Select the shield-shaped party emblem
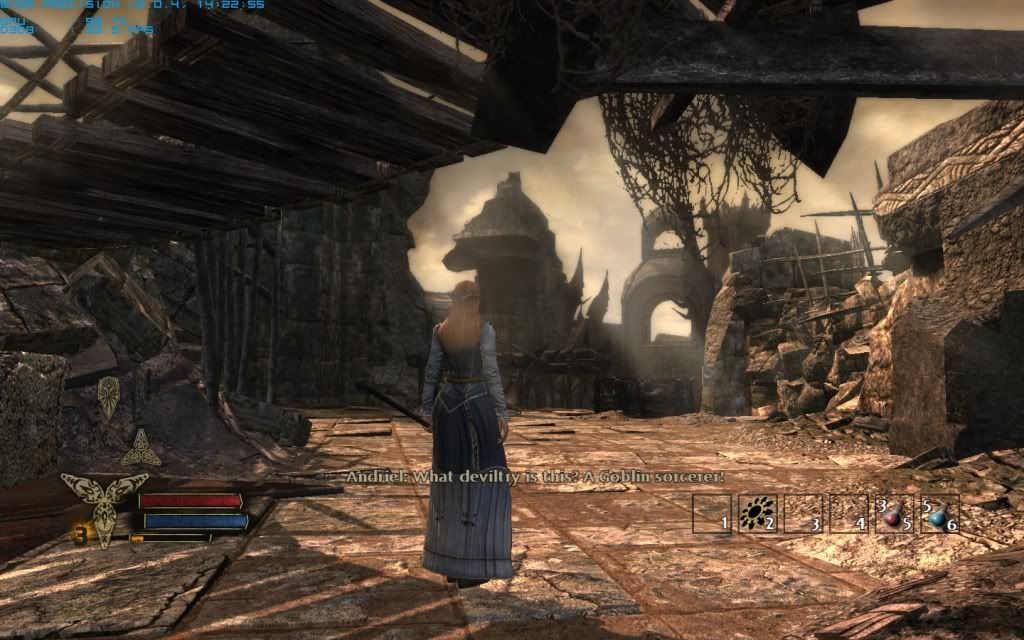Image resolution: width=1024 pixels, height=640 pixels. pos(108,397)
